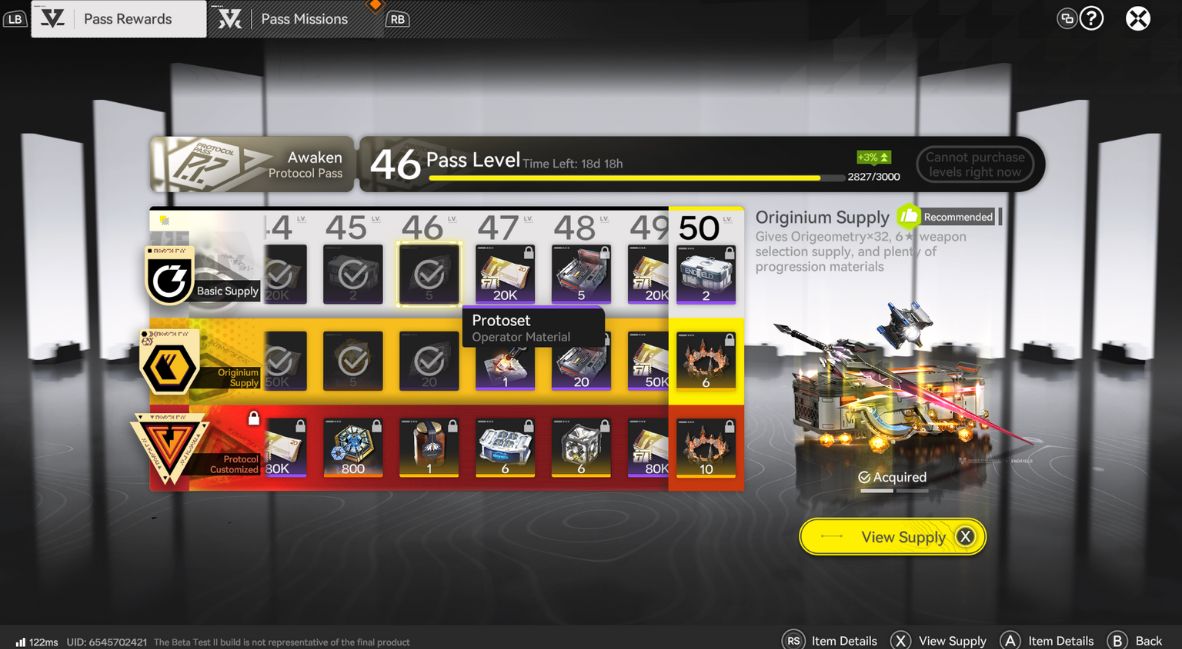This screenshot has width=1182, height=649.
Task: Select the Originium Supply tier badge
Action: point(169,366)
